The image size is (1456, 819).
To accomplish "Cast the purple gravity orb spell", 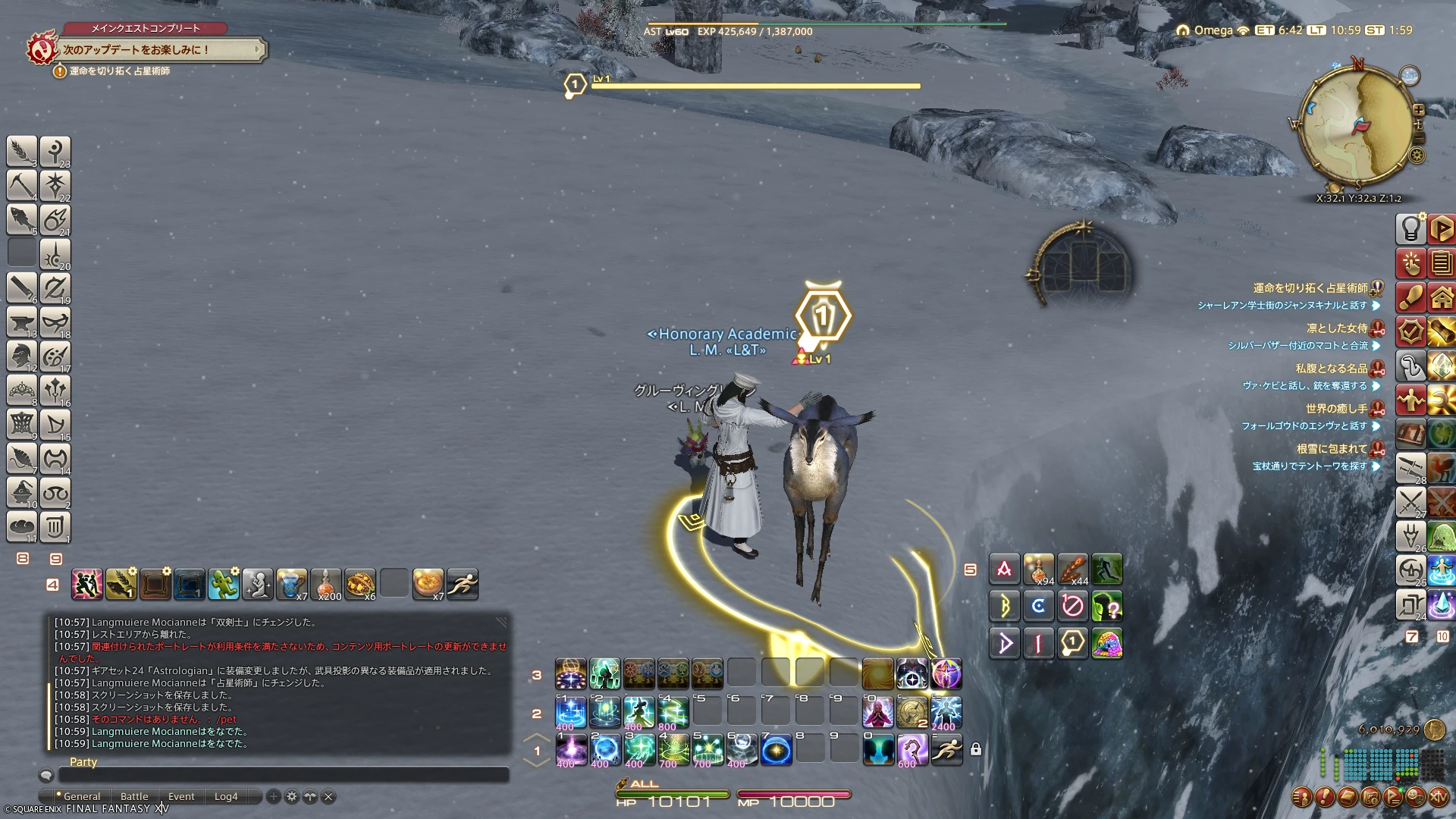I will (570, 750).
